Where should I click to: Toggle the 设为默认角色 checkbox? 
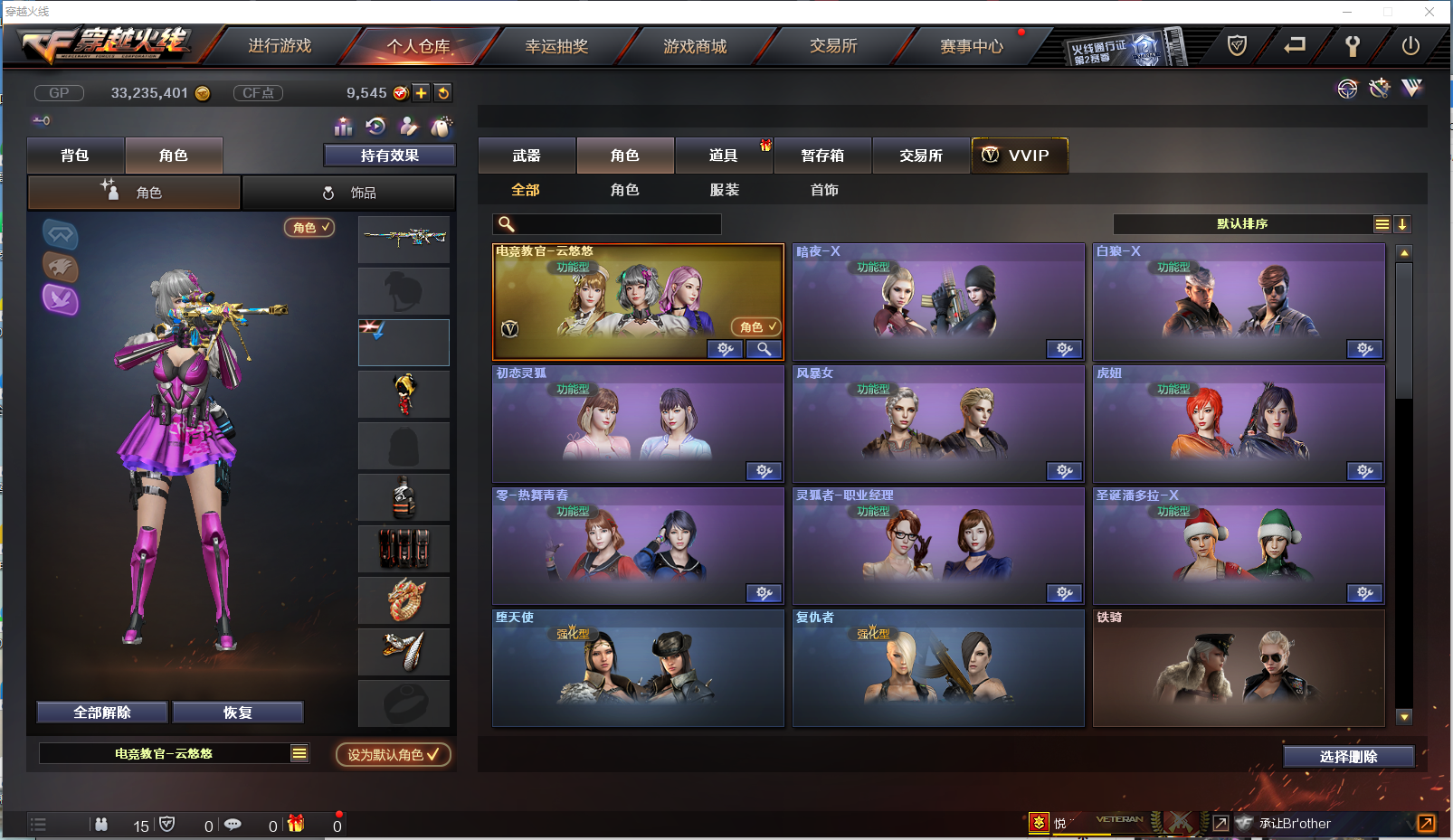392,755
